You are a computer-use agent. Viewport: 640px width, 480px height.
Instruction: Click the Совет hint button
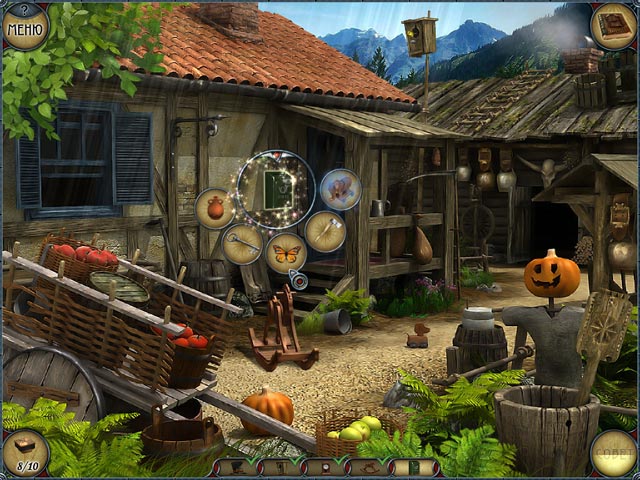tap(613, 453)
